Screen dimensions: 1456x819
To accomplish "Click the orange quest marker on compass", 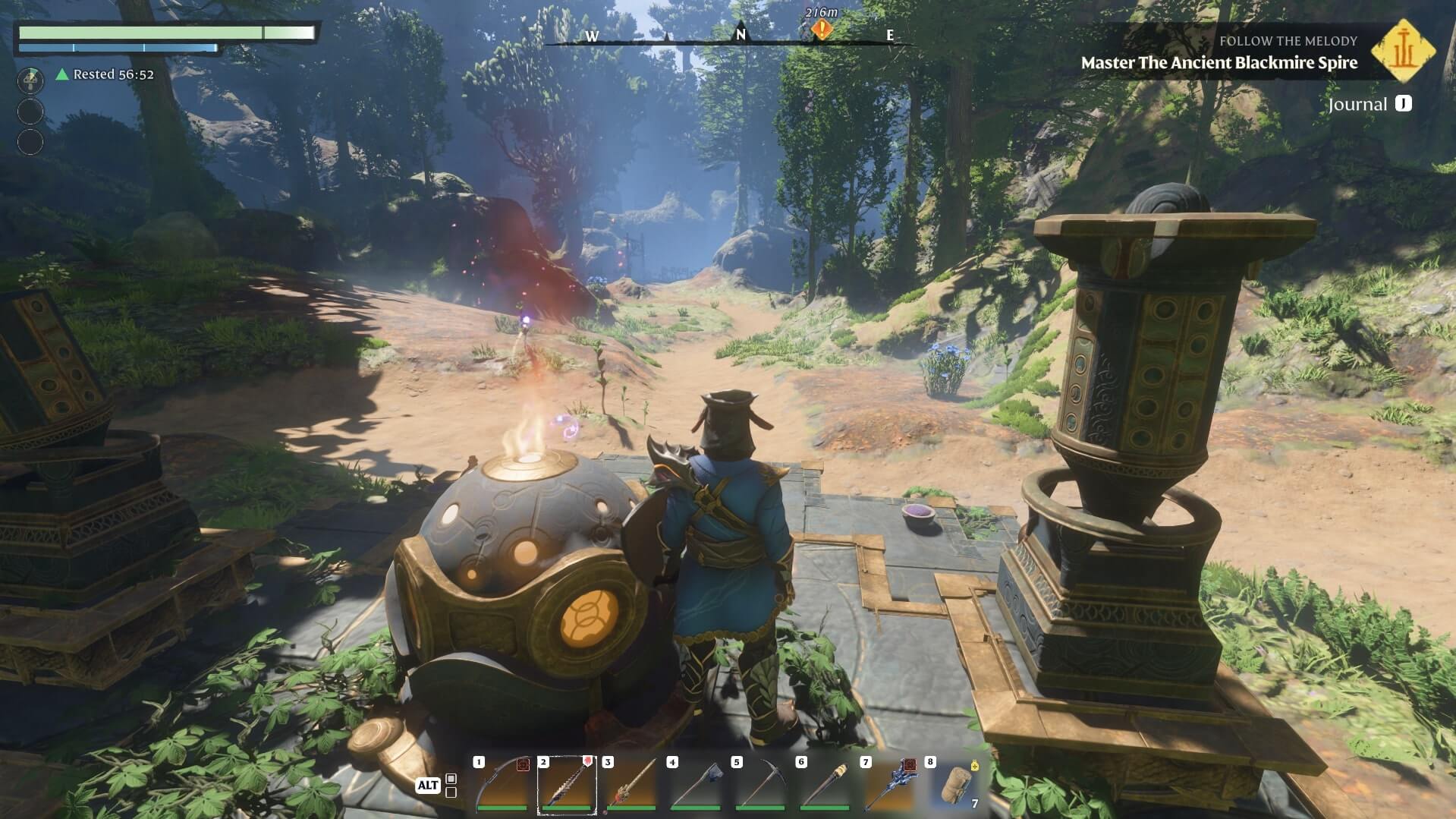I will 822,30.
